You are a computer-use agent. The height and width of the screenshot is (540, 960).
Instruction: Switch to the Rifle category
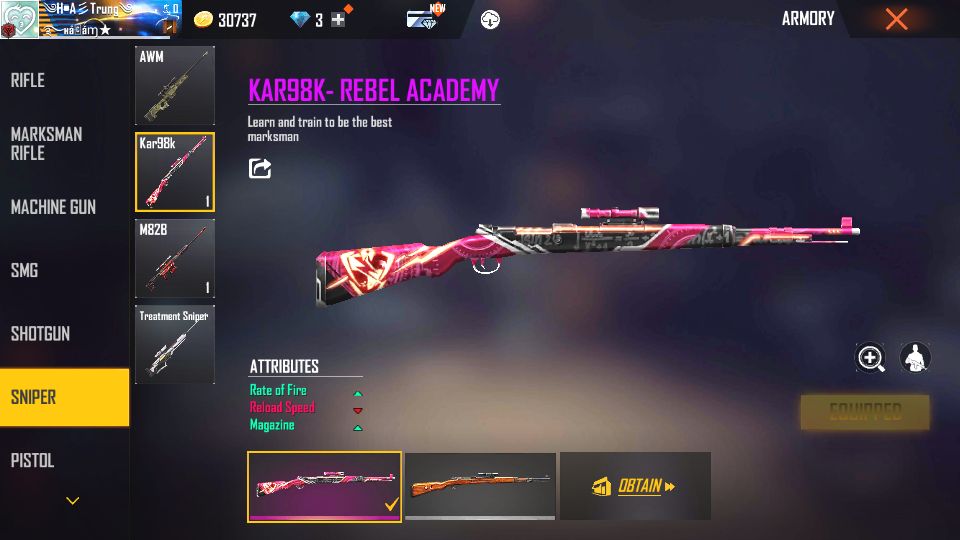(28, 81)
